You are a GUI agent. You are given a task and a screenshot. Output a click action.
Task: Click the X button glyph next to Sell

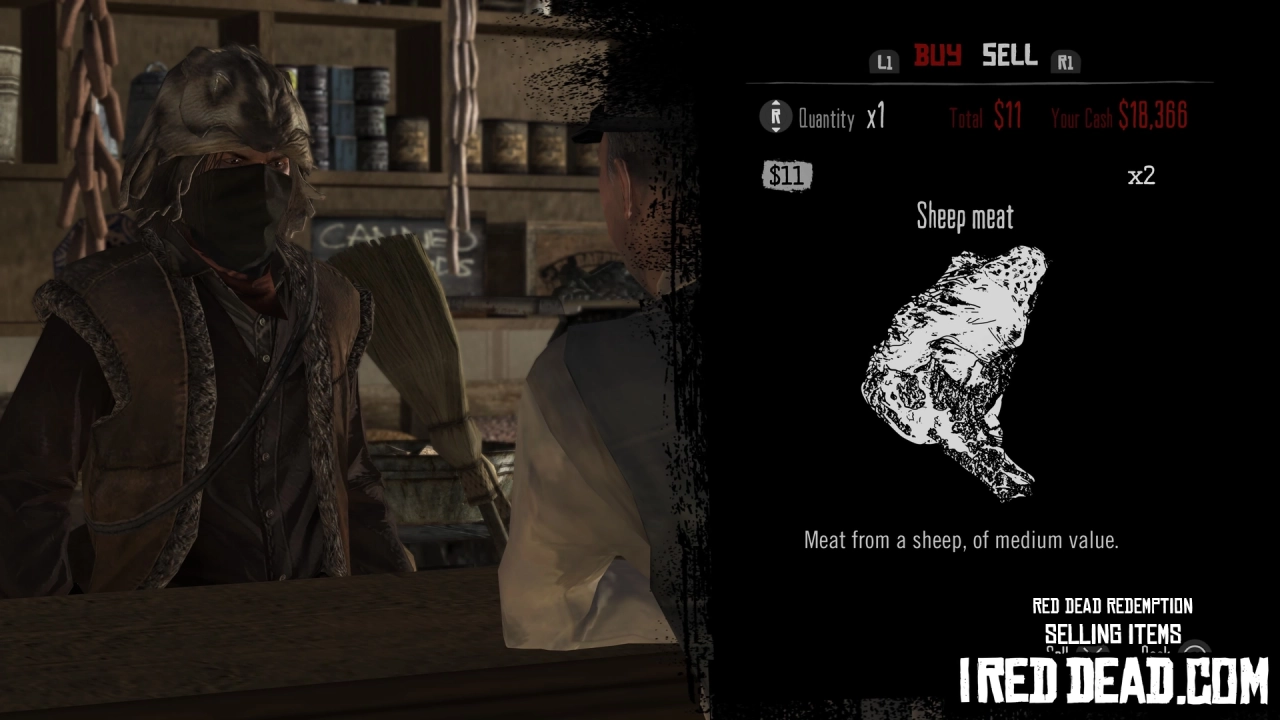[x=1093, y=650]
